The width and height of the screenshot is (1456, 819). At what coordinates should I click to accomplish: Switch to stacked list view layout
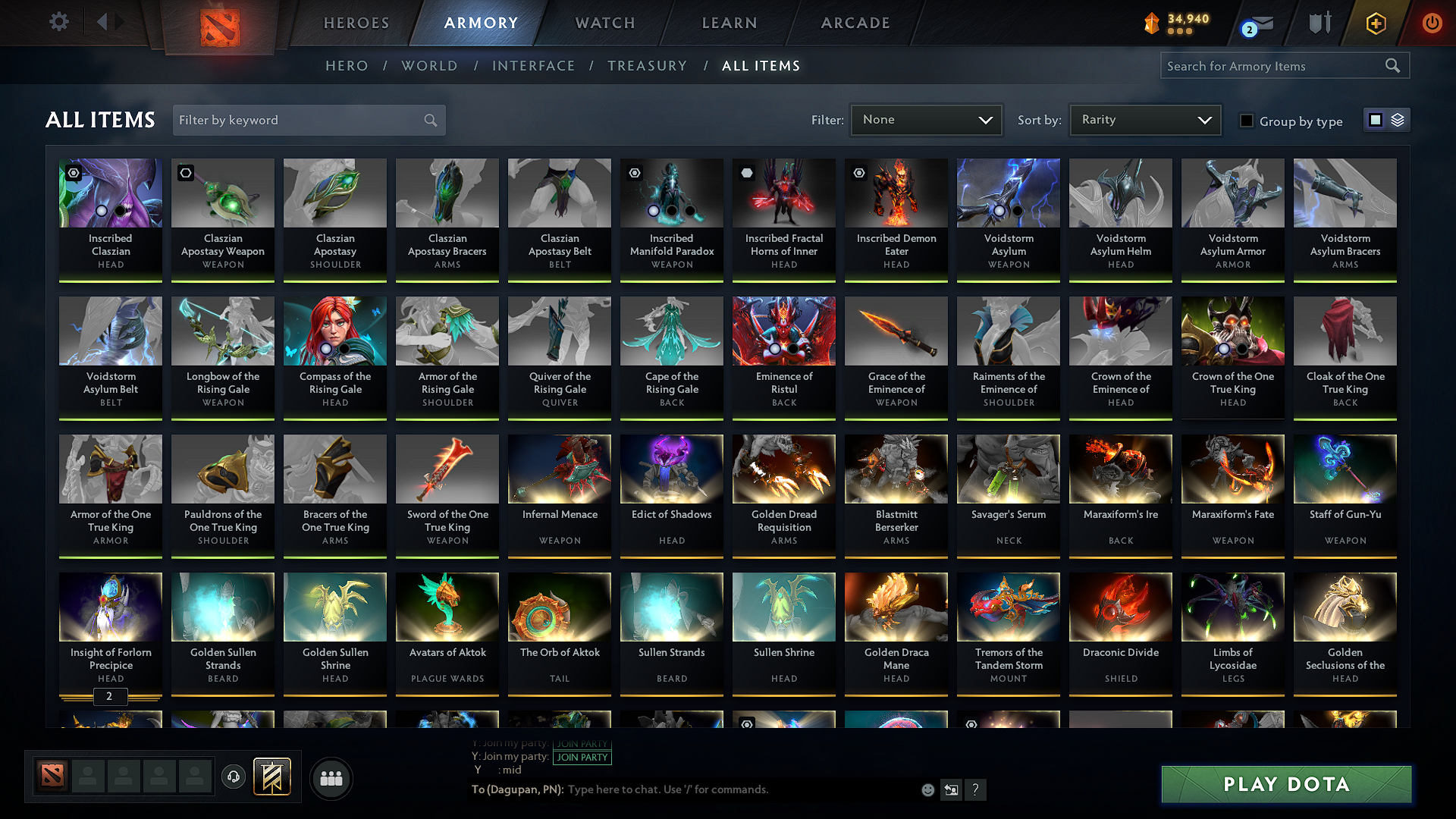1398,120
